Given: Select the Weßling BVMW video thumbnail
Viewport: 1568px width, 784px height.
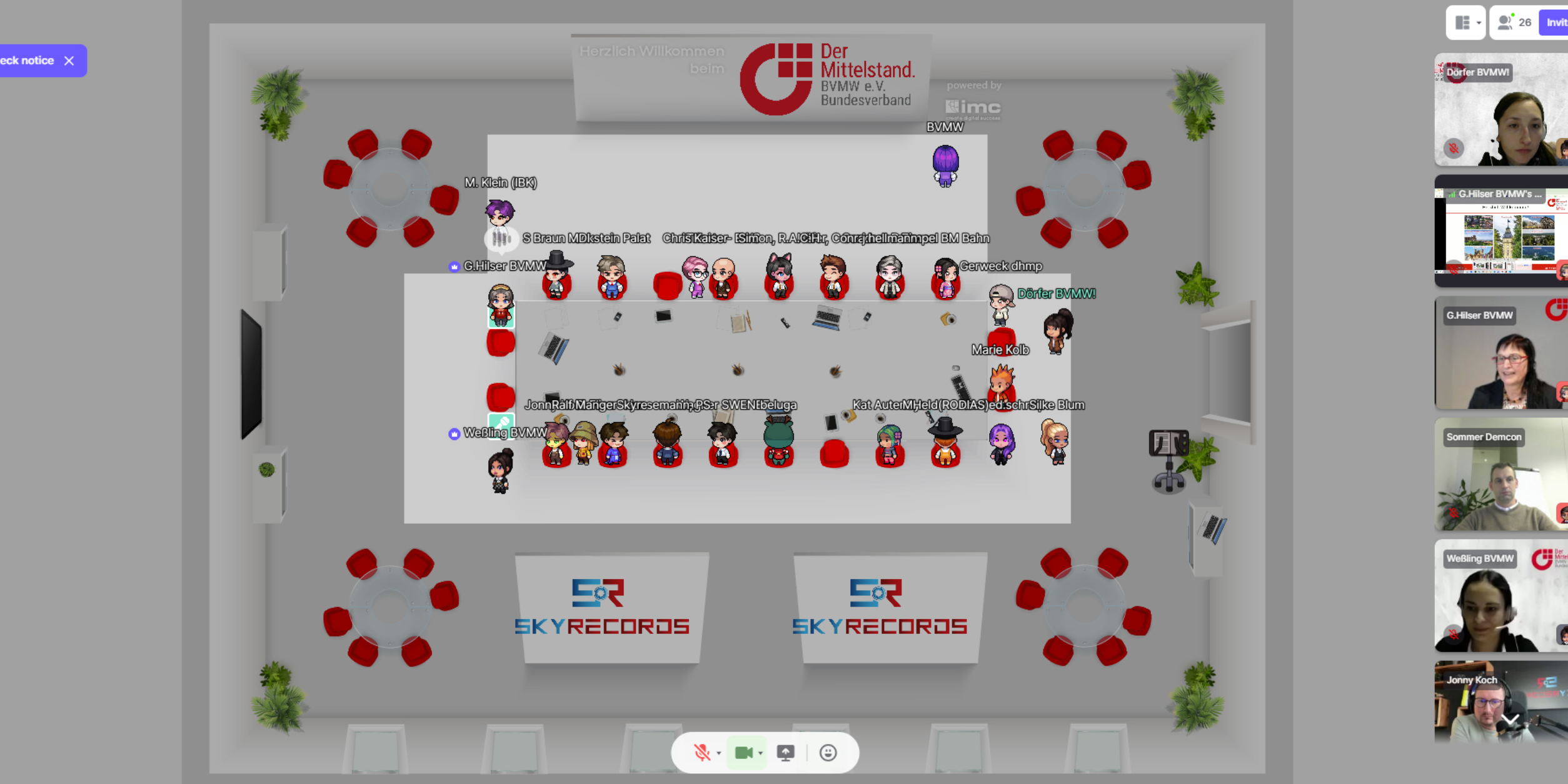Looking at the screenshot, I should (1500, 596).
